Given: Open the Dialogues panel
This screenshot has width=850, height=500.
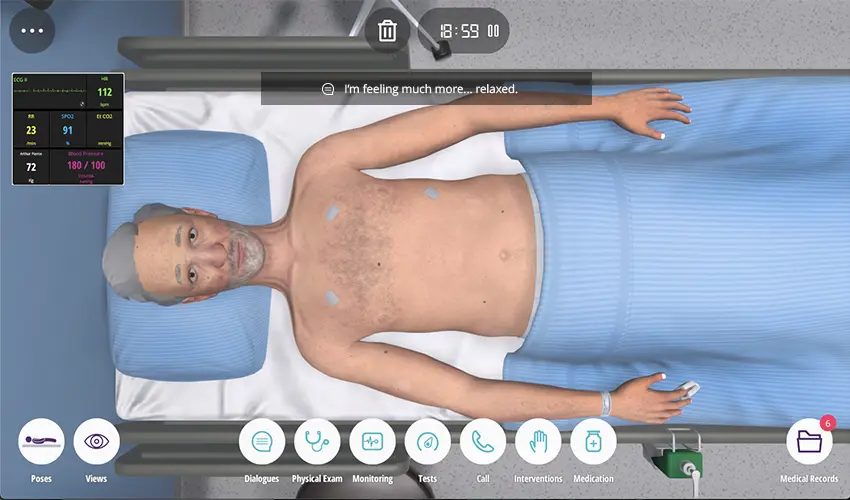Looking at the screenshot, I should pyautogui.click(x=262, y=442).
